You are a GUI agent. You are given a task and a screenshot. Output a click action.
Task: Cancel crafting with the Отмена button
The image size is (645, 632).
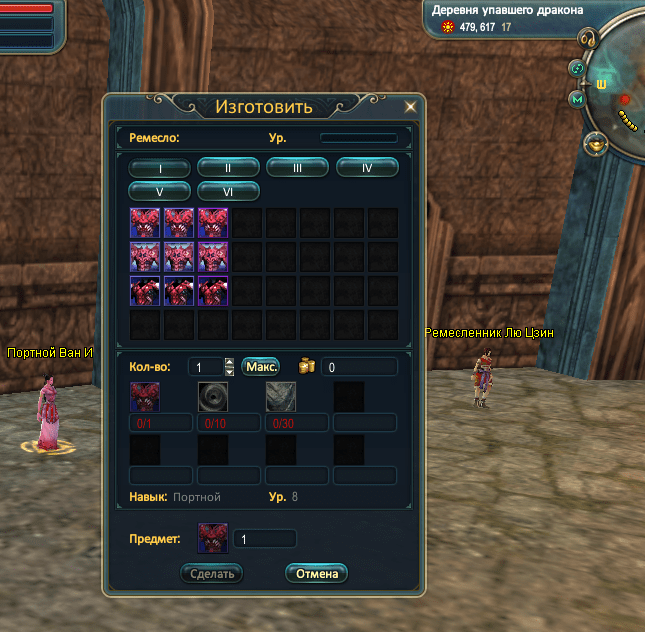pos(316,573)
